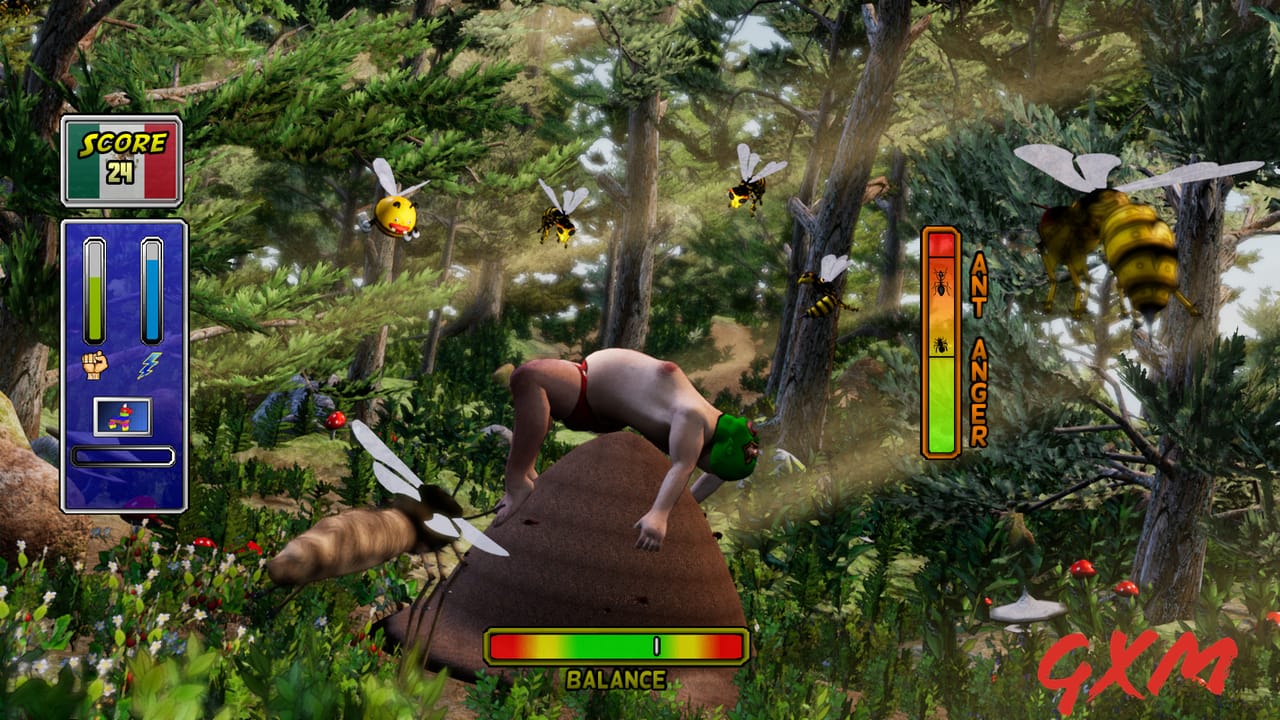Click the fist strength icon

95,364
